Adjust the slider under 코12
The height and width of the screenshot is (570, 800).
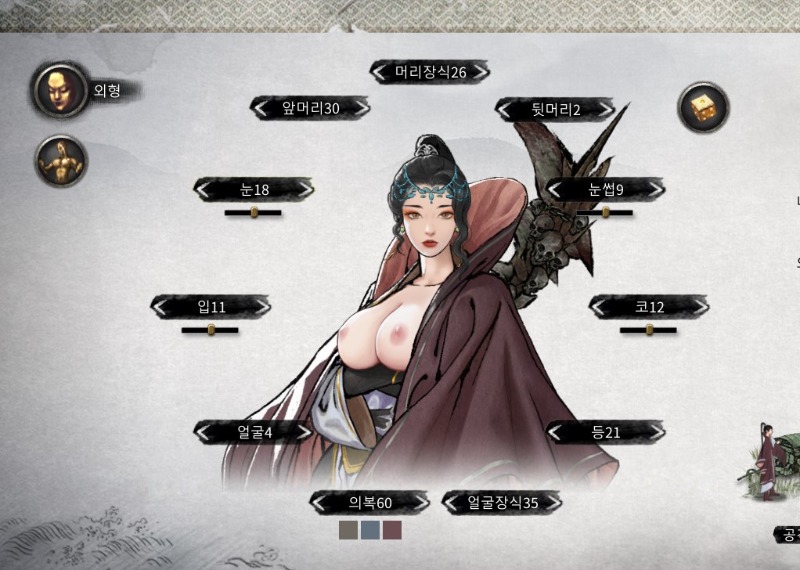pos(649,329)
